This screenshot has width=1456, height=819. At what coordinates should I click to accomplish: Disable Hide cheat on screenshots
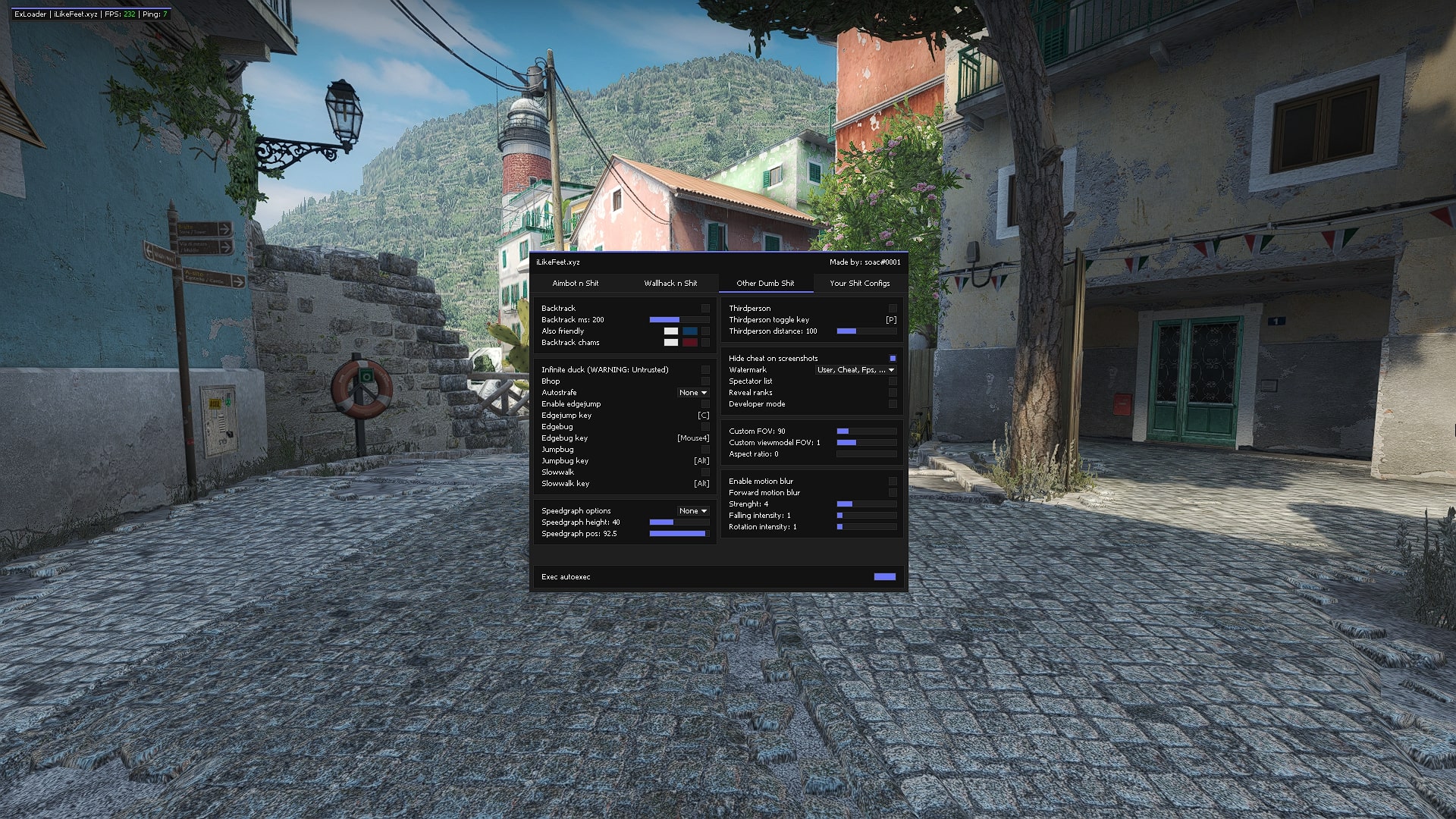click(893, 358)
